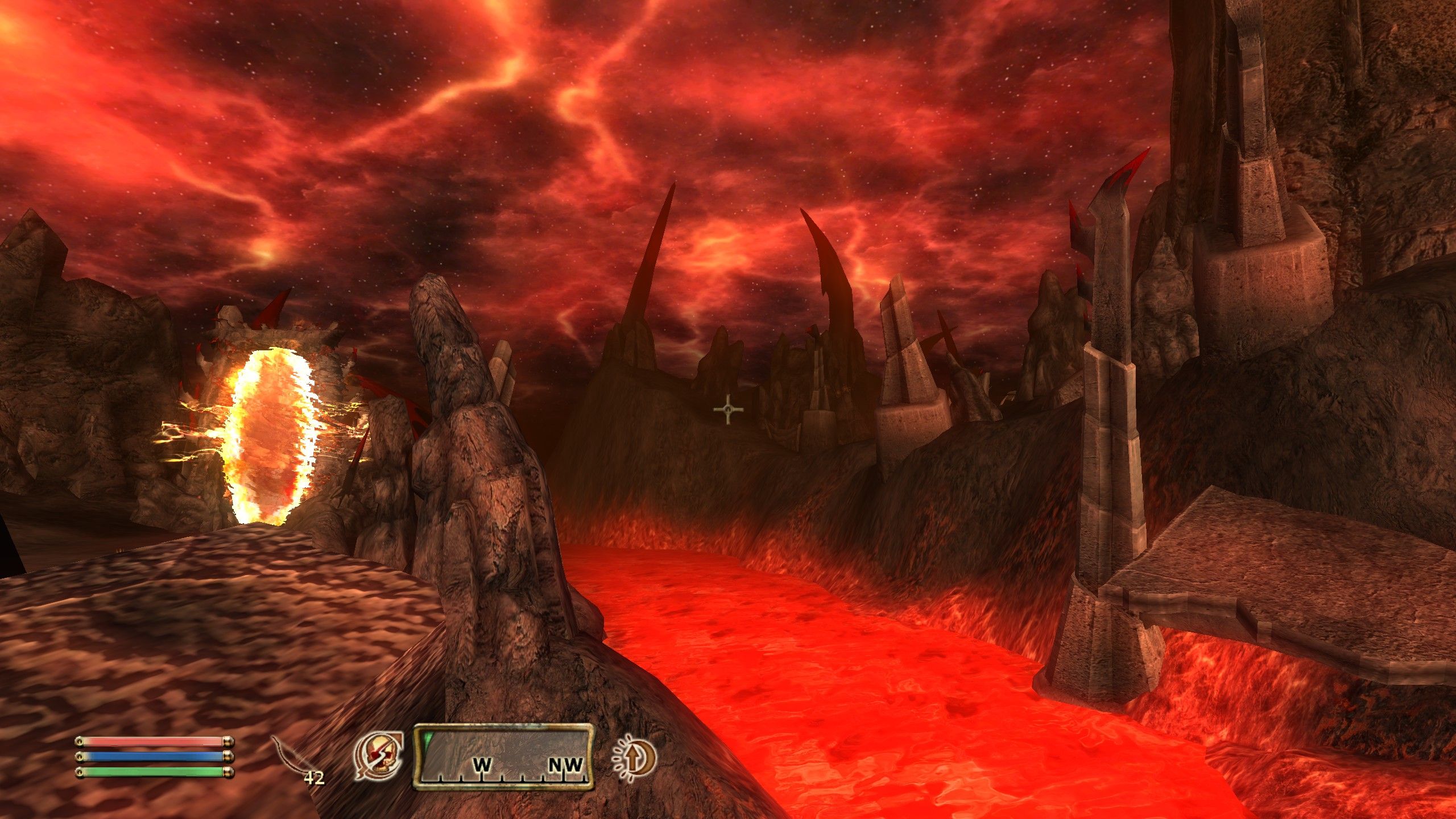Click the red health bar
Image resolution: width=1456 pixels, height=819 pixels.
pos(155,742)
